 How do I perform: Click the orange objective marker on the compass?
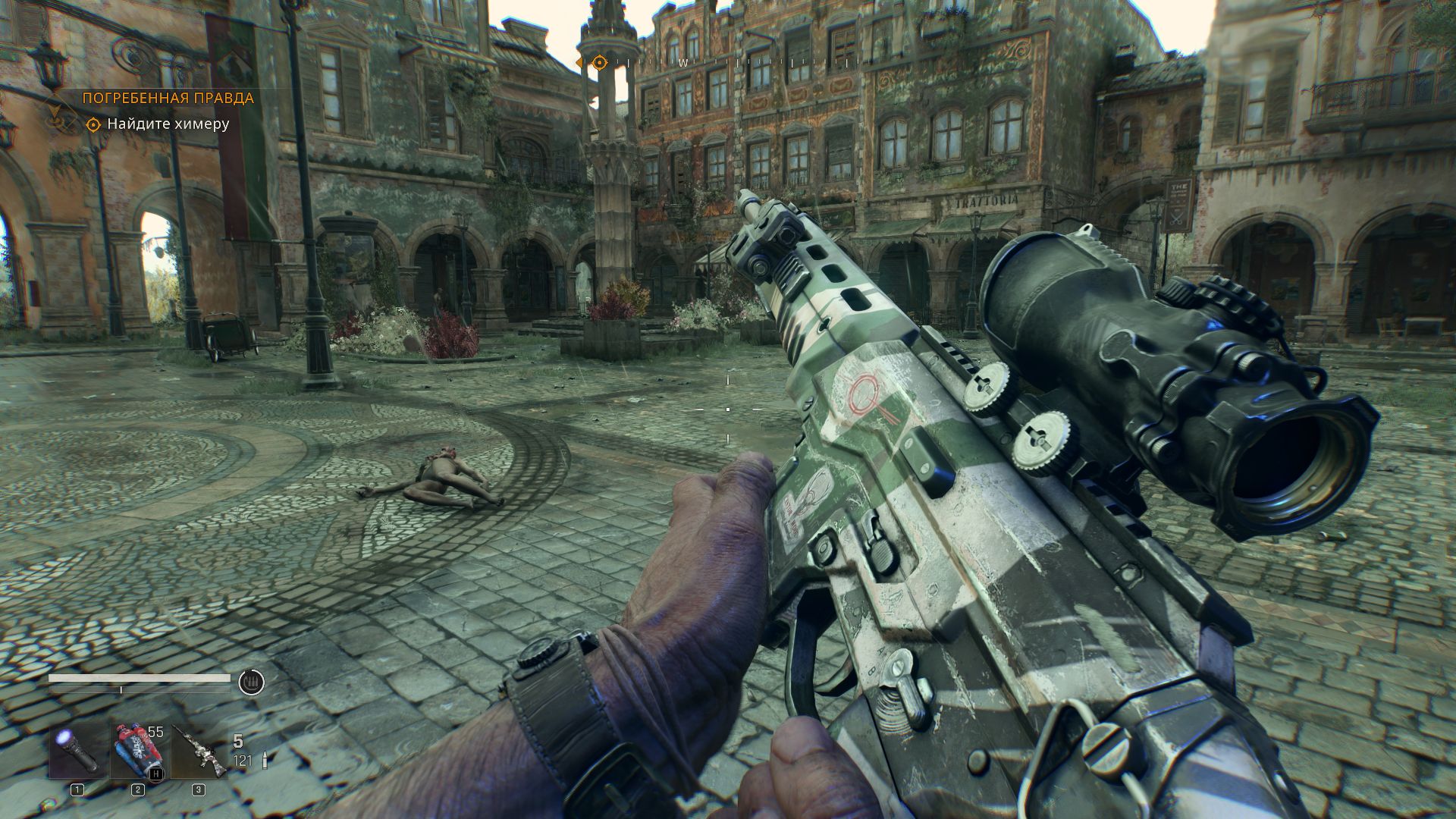(599, 62)
